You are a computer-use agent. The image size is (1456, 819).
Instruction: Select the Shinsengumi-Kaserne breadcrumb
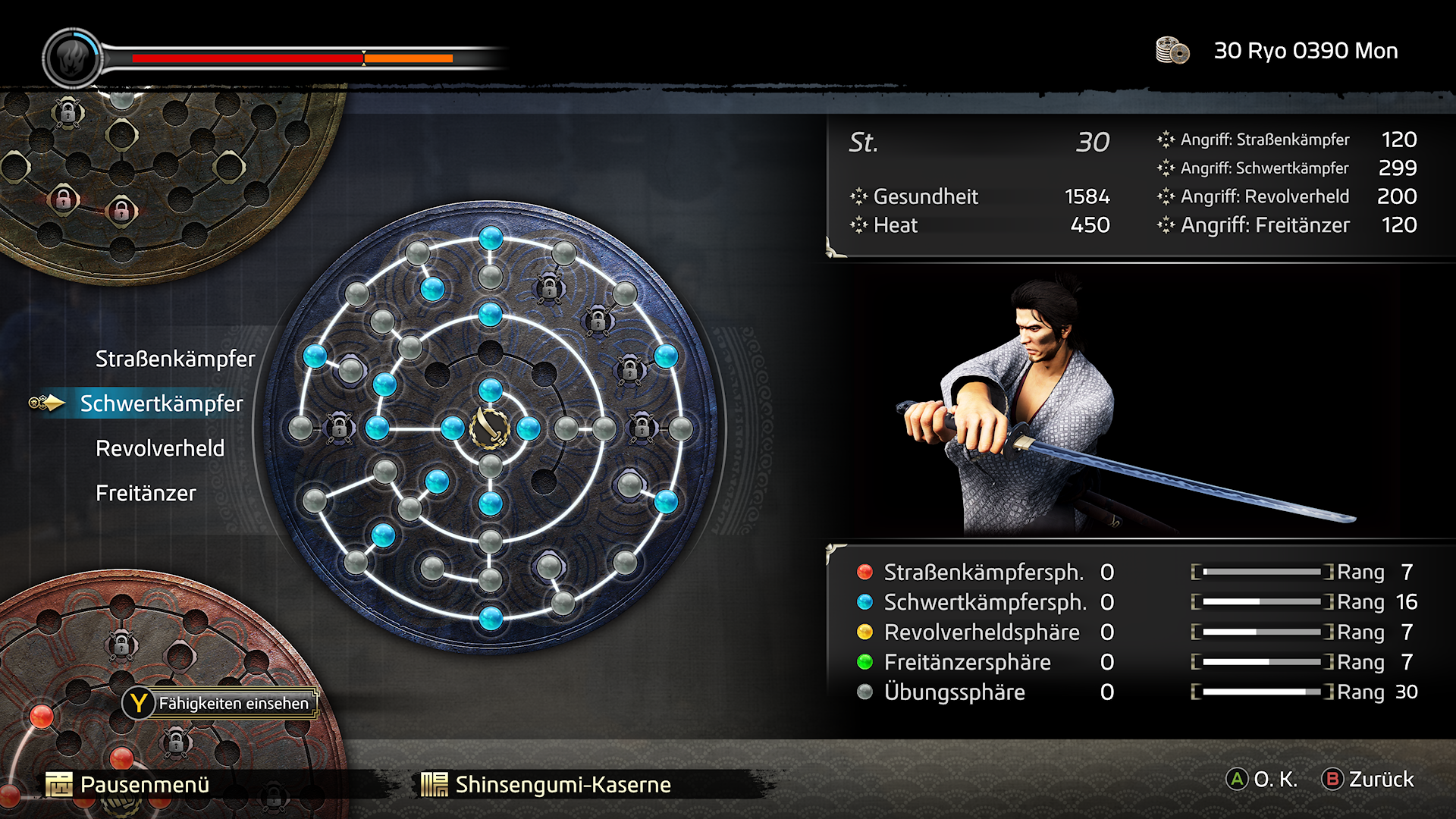click(x=547, y=784)
